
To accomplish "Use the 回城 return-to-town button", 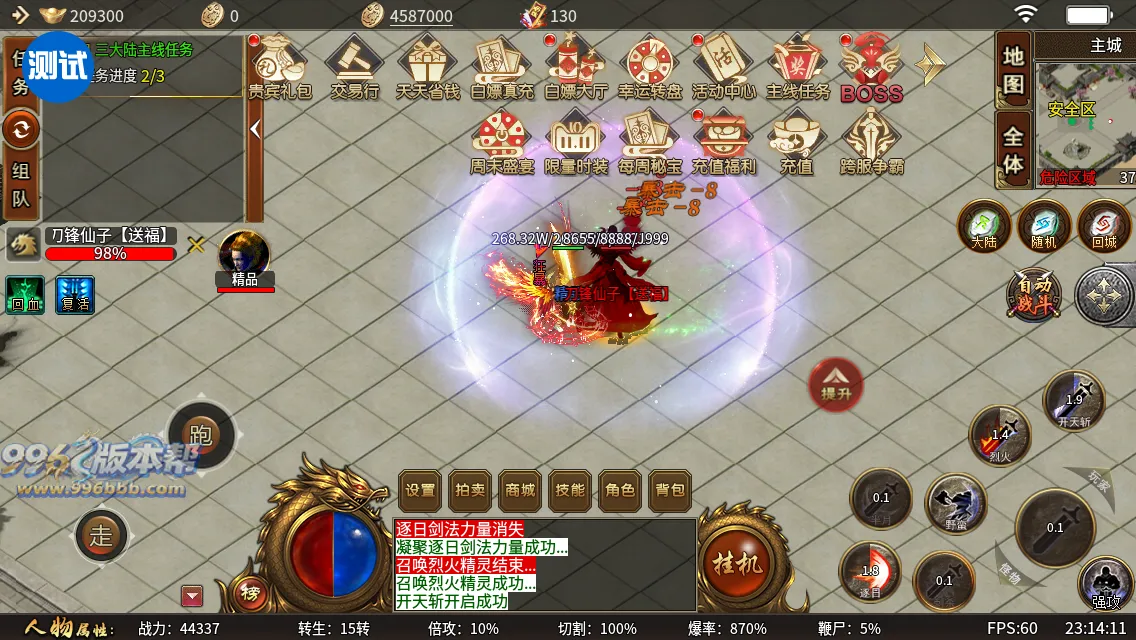I will coord(1103,226).
